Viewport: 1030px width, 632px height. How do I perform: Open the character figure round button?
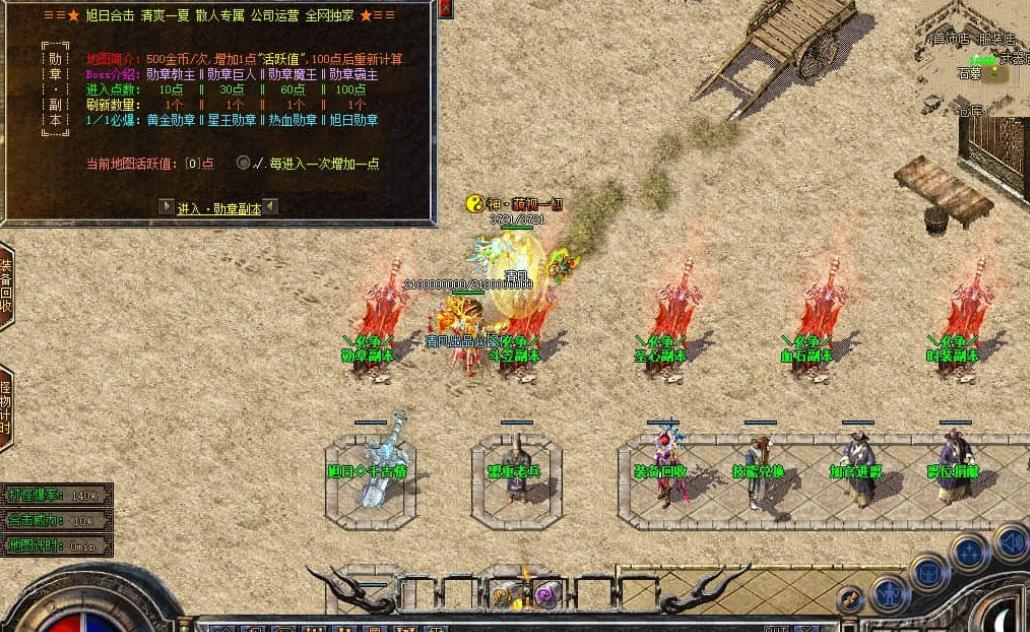click(887, 594)
